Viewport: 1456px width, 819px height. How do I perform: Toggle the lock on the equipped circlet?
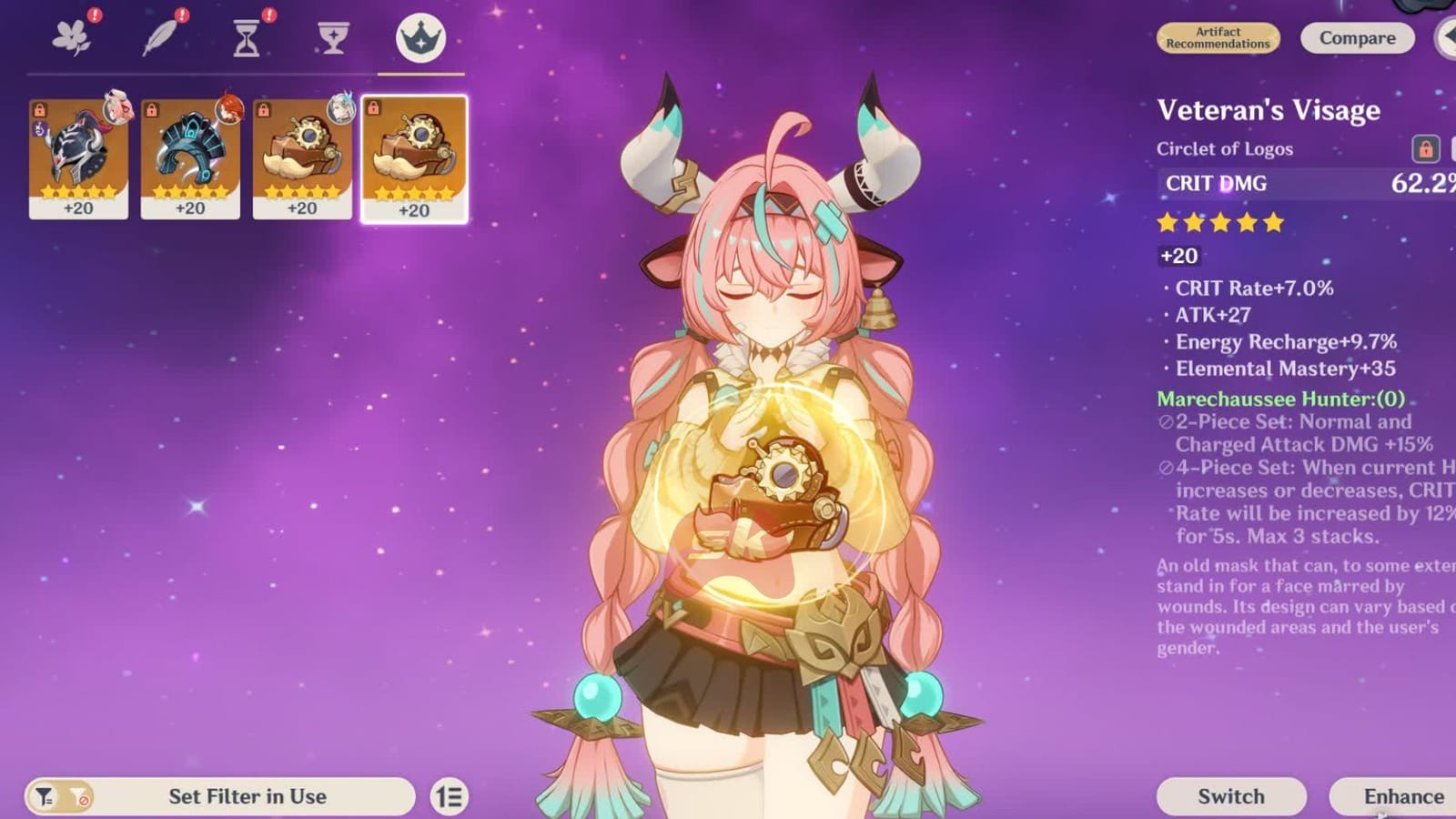tap(1424, 148)
